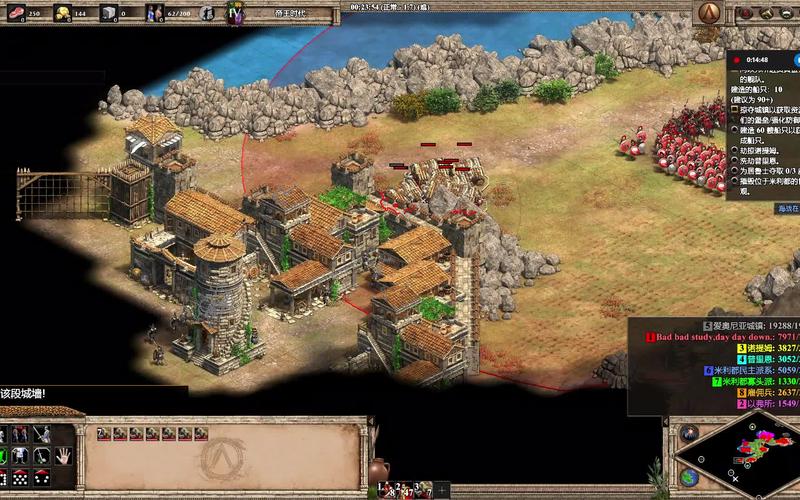Select control group 2 icon

coord(406,490)
